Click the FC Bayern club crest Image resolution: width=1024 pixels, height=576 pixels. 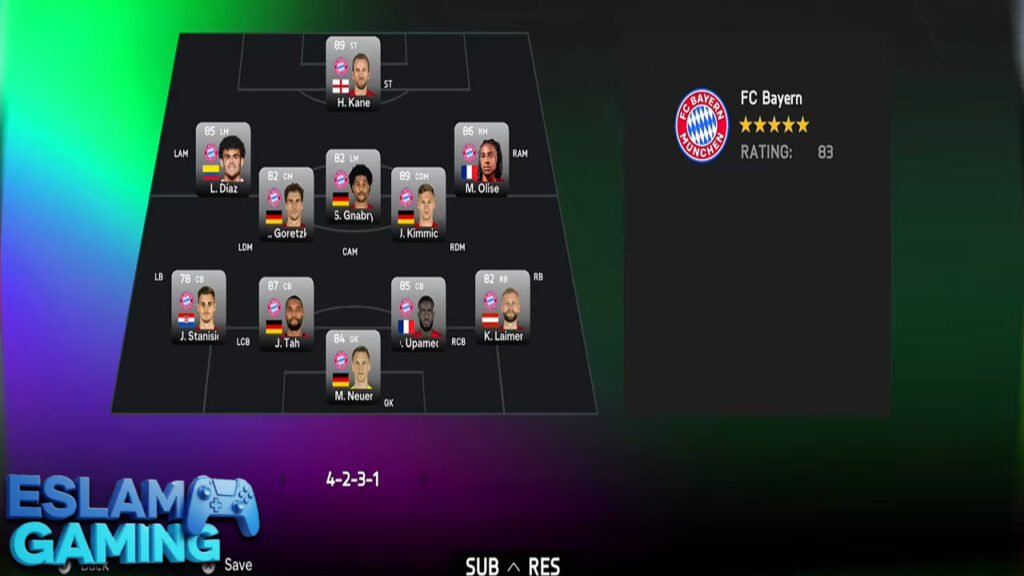pos(702,125)
